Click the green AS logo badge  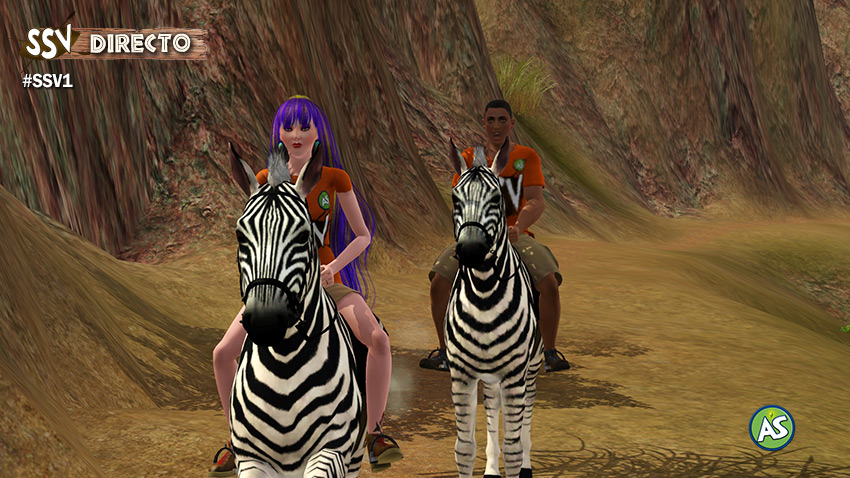[772, 428]
